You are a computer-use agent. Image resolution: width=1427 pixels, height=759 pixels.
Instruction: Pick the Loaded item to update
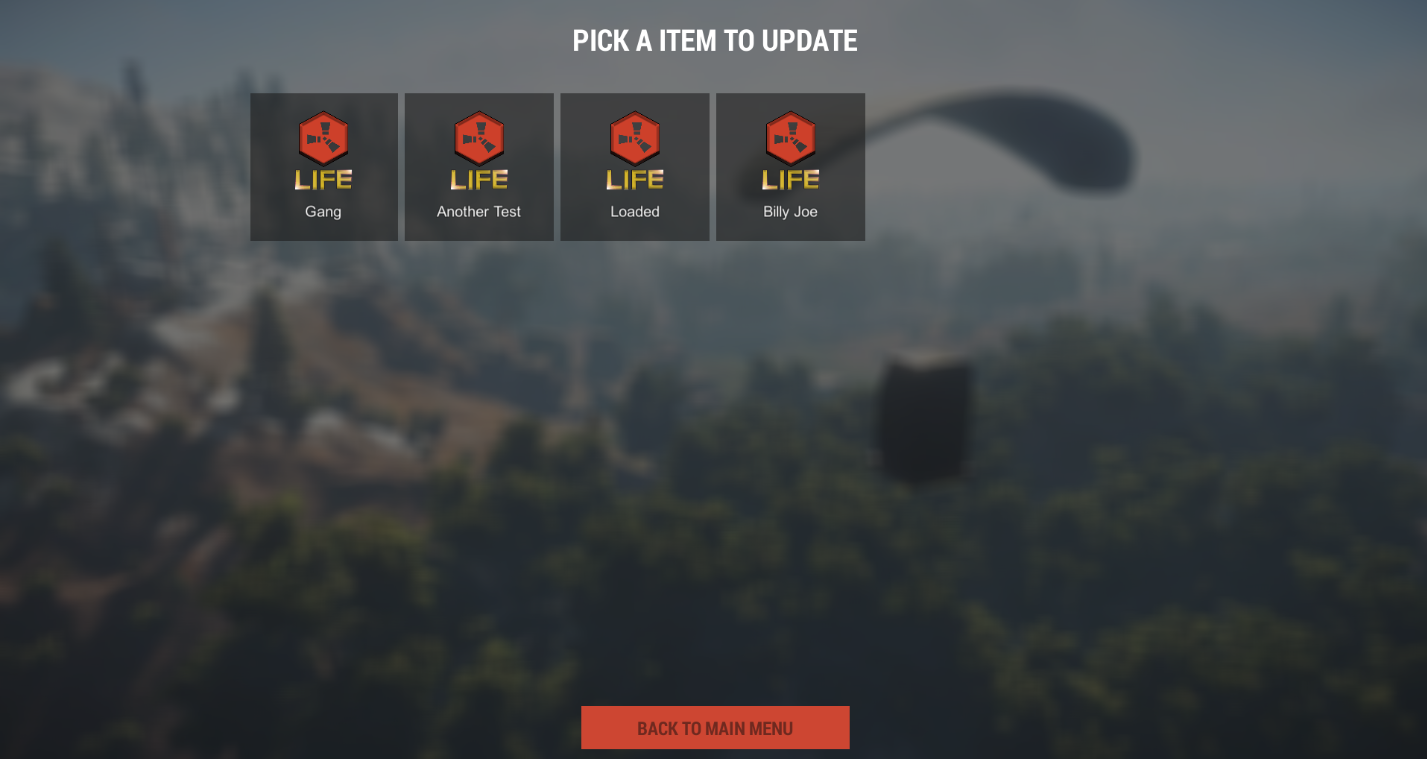[x=635, y=167]
